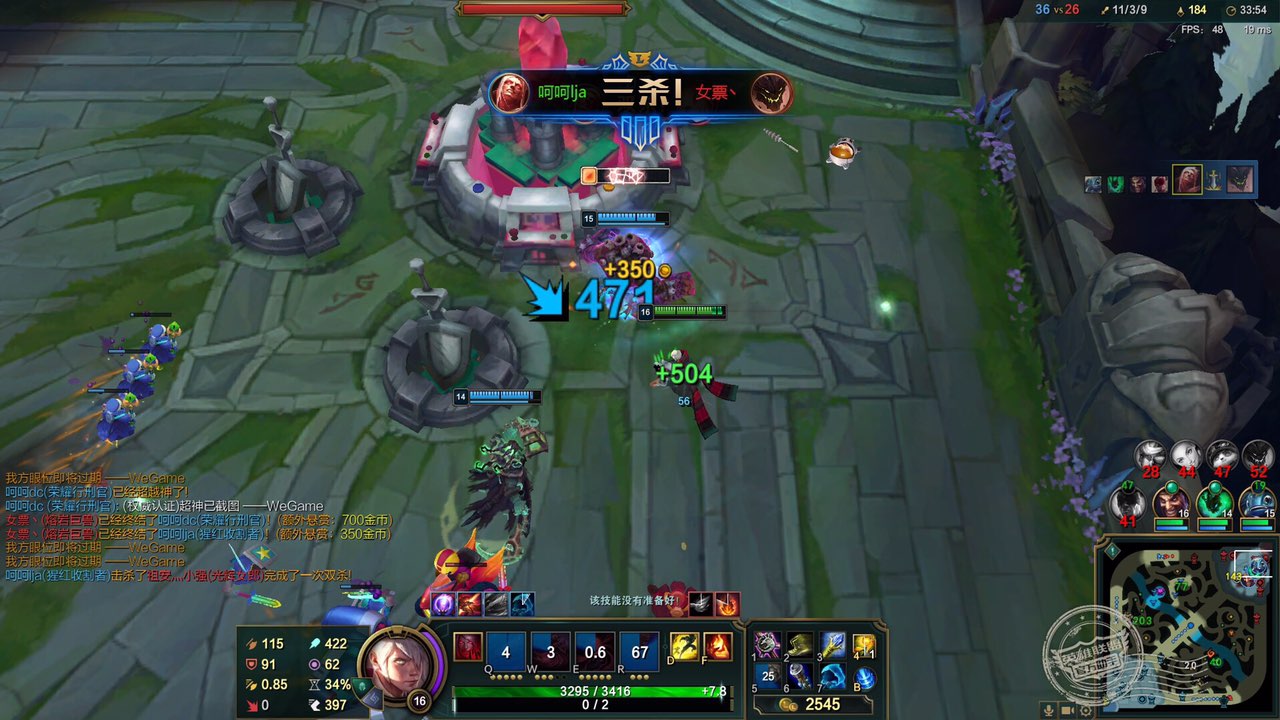Select Fizz's teammate portrait
The height and width of the screenshot is (720, 1280).
1258,501
